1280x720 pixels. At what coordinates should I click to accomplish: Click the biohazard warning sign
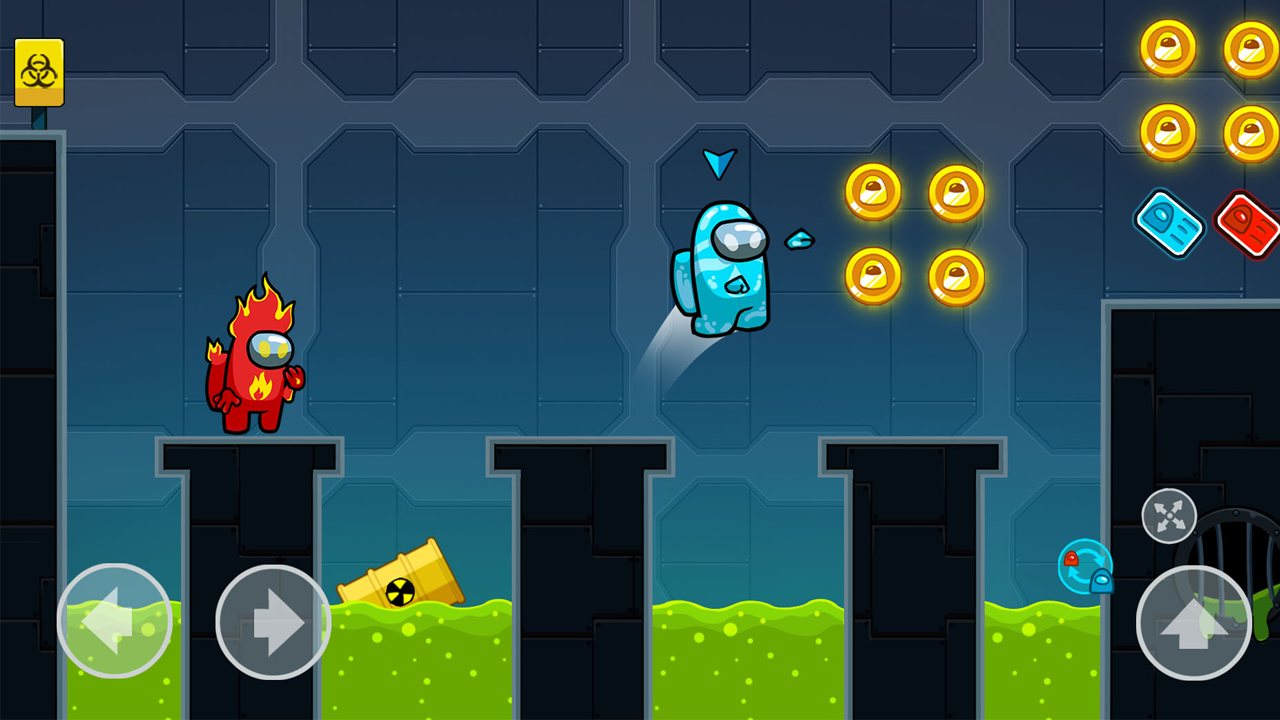coord(38,73)
